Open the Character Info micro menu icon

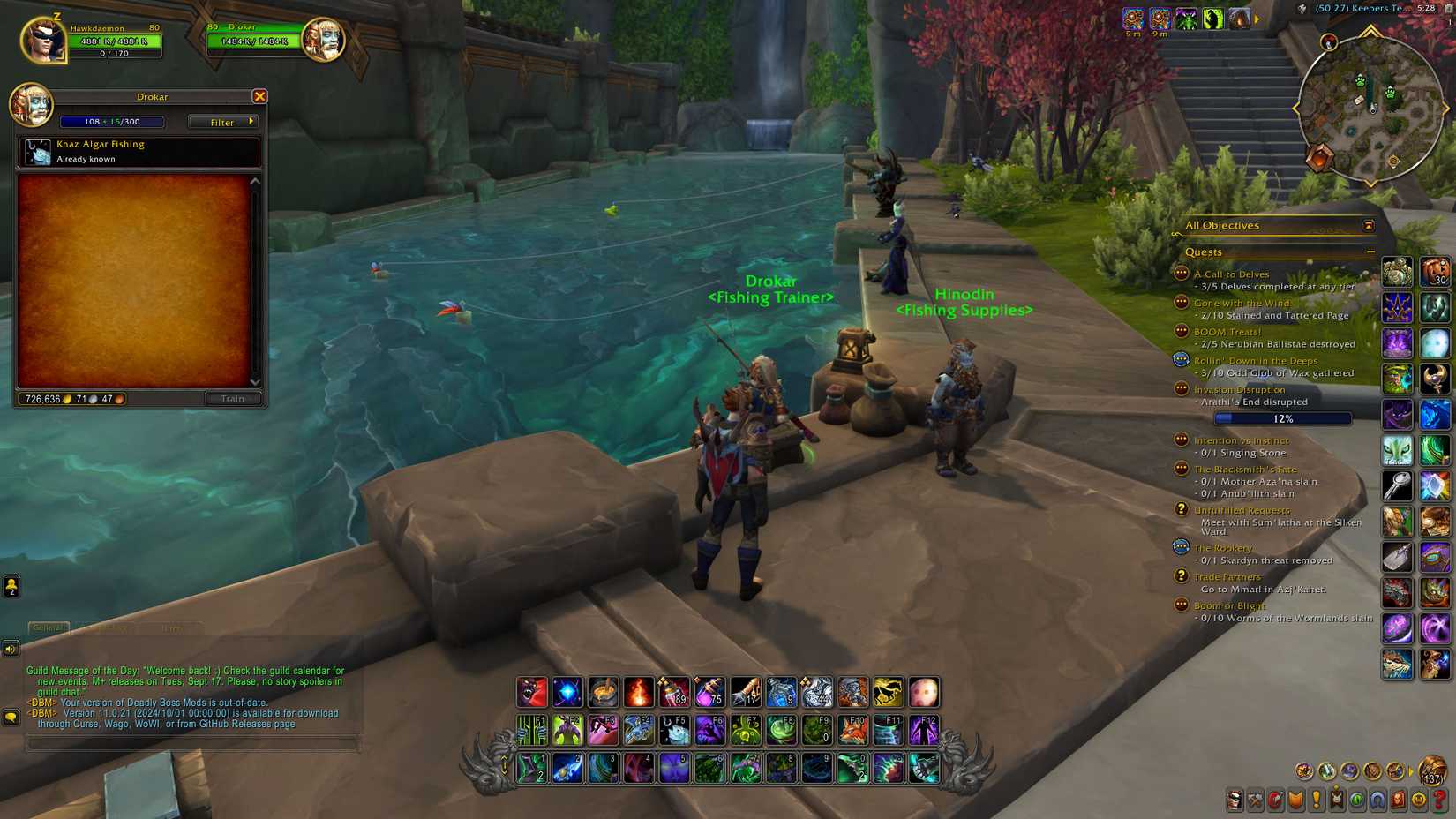(x=1235, y=801)
